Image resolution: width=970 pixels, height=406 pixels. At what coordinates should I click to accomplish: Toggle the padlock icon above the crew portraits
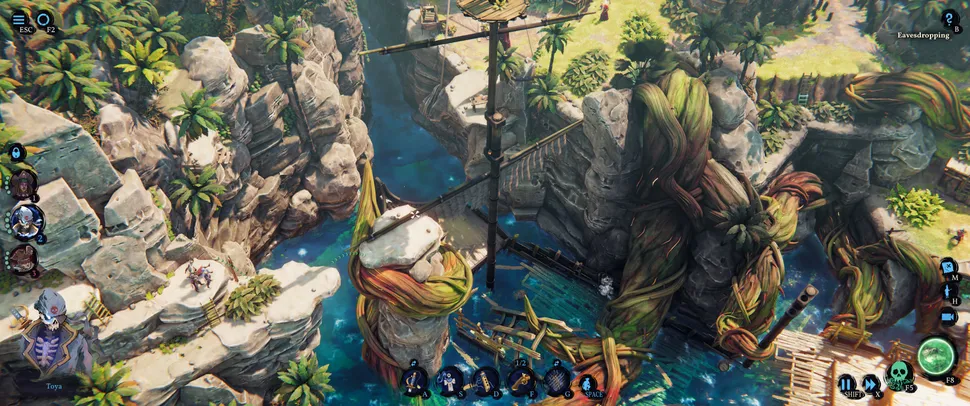17,152
